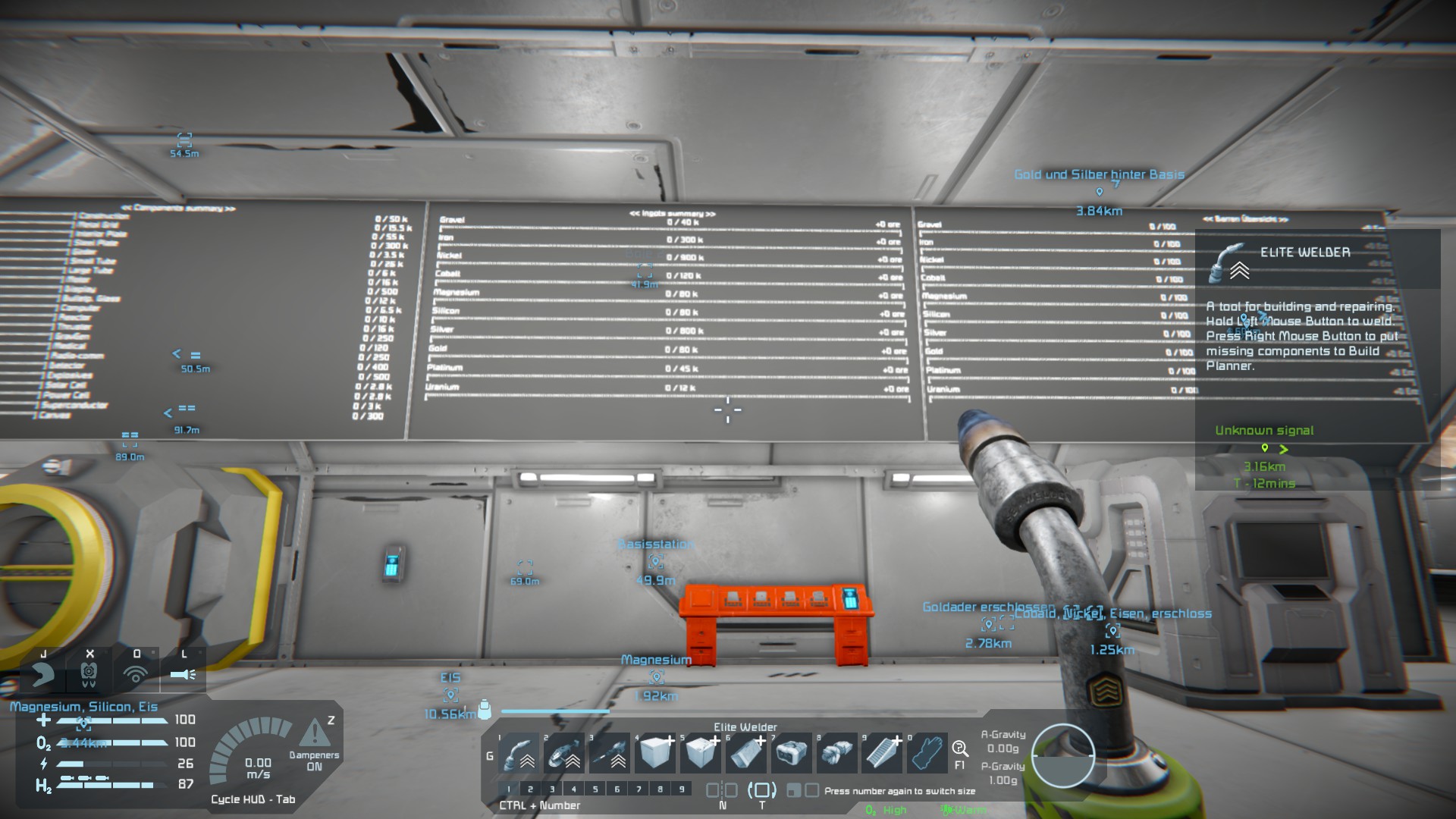The image size is (1456, 819).
Task: Switch to toolbar page 9
Action: 682,789
